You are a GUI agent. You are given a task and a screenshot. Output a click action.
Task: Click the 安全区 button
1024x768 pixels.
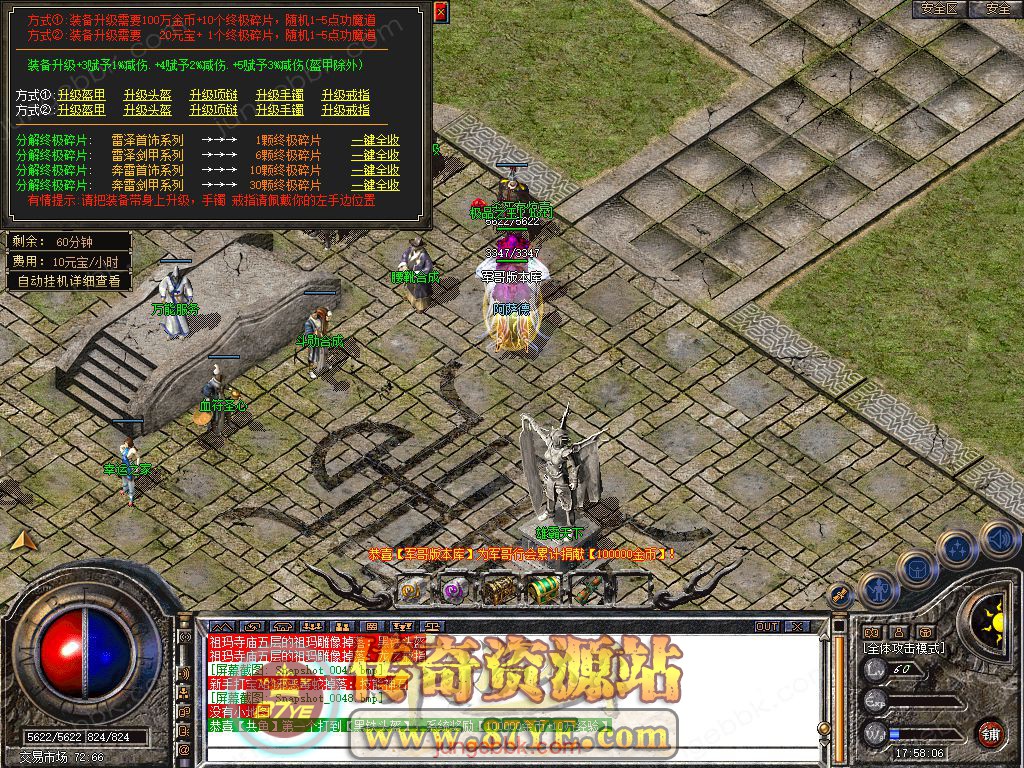[939, 9]
